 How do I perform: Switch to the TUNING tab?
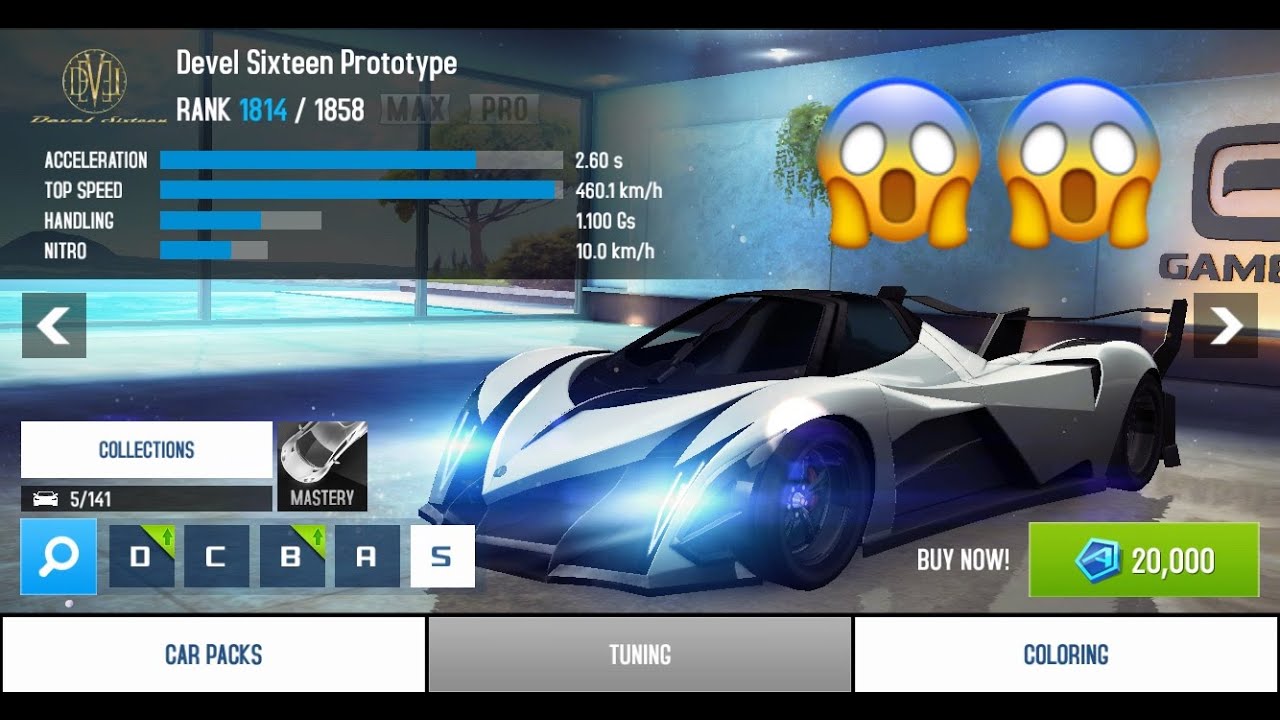639,653
